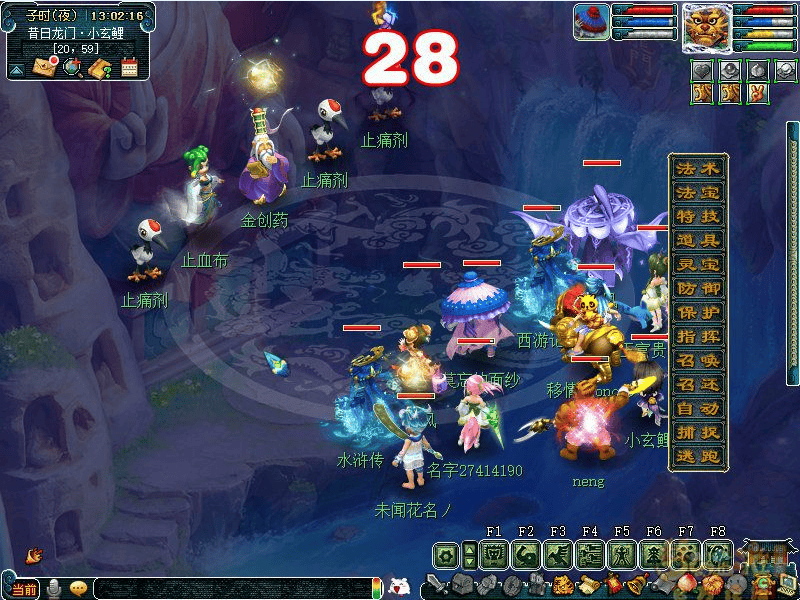Collapse the location info panel arrow
The image size is (800, 600).
point(17,69)
